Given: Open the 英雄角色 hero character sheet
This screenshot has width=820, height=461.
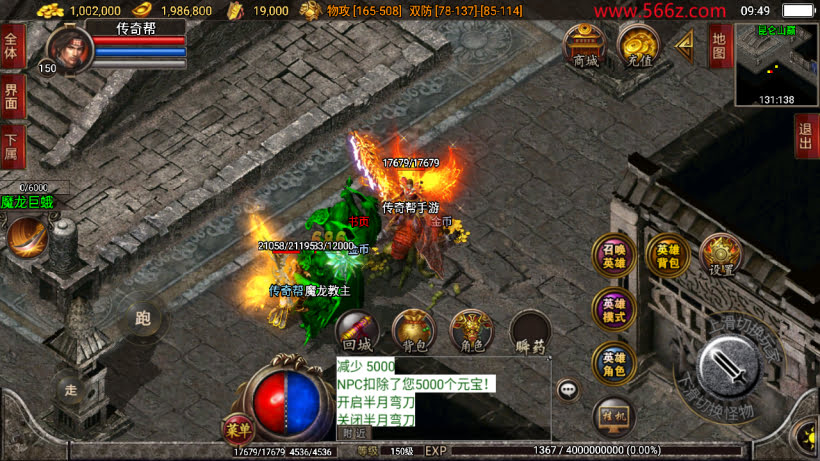Looking at the screenshot, I should 613,363.
